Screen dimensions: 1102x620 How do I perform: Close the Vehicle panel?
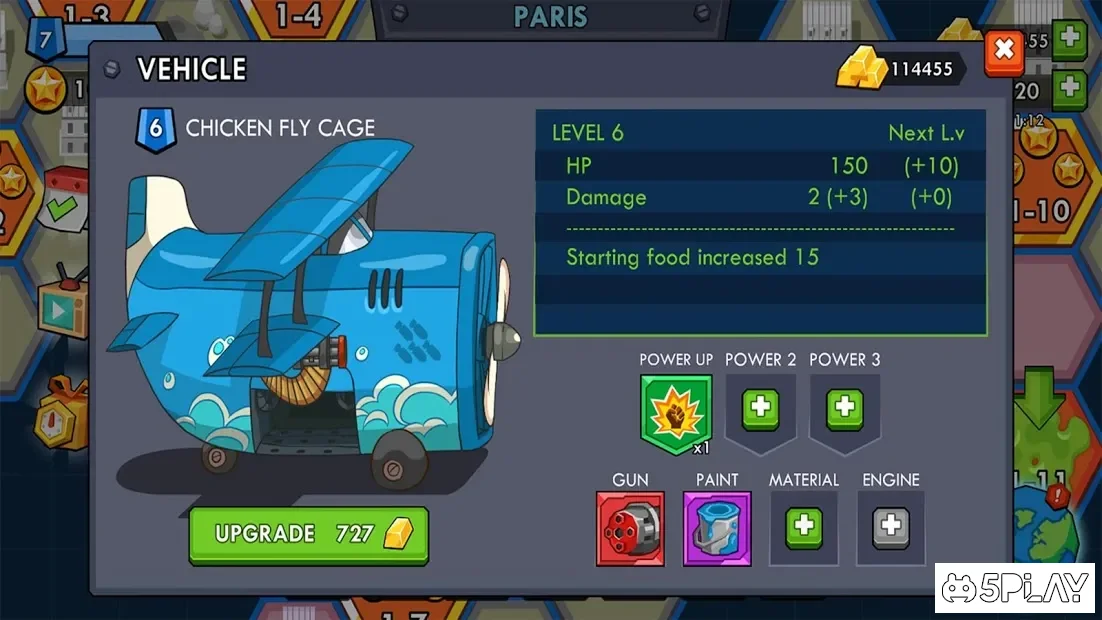tap(1003, 50)
